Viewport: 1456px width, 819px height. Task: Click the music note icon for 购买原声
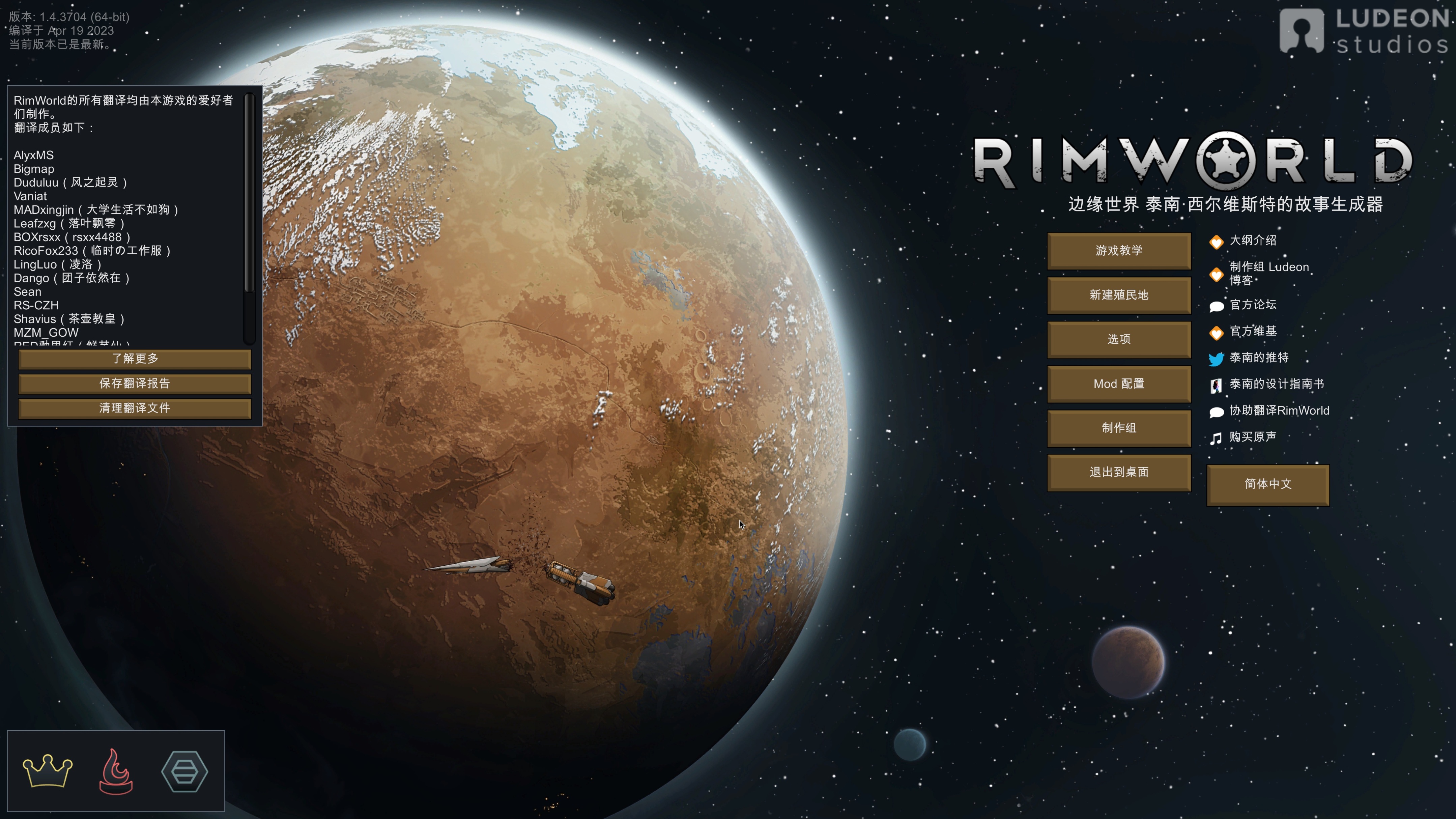(1216, 437)
